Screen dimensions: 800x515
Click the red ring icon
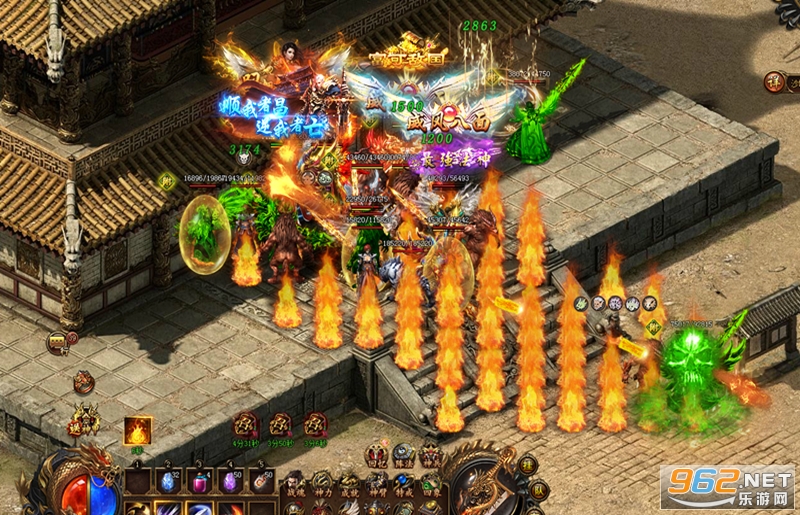pos(84,382)
